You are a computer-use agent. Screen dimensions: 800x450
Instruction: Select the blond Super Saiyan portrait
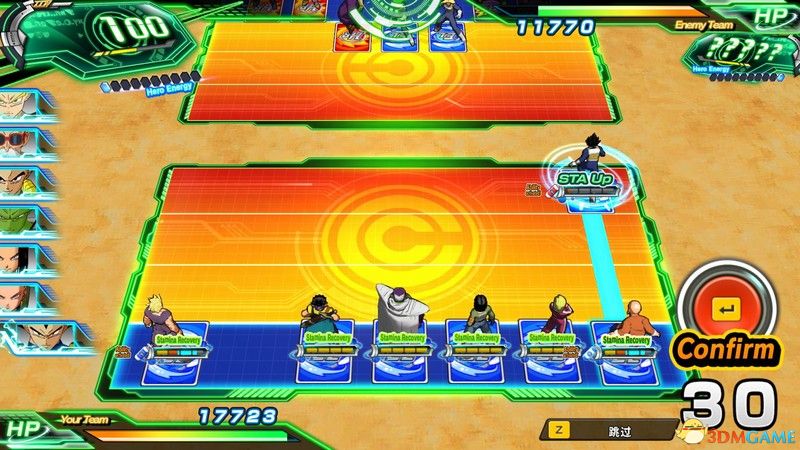click(x=20, y=101)
